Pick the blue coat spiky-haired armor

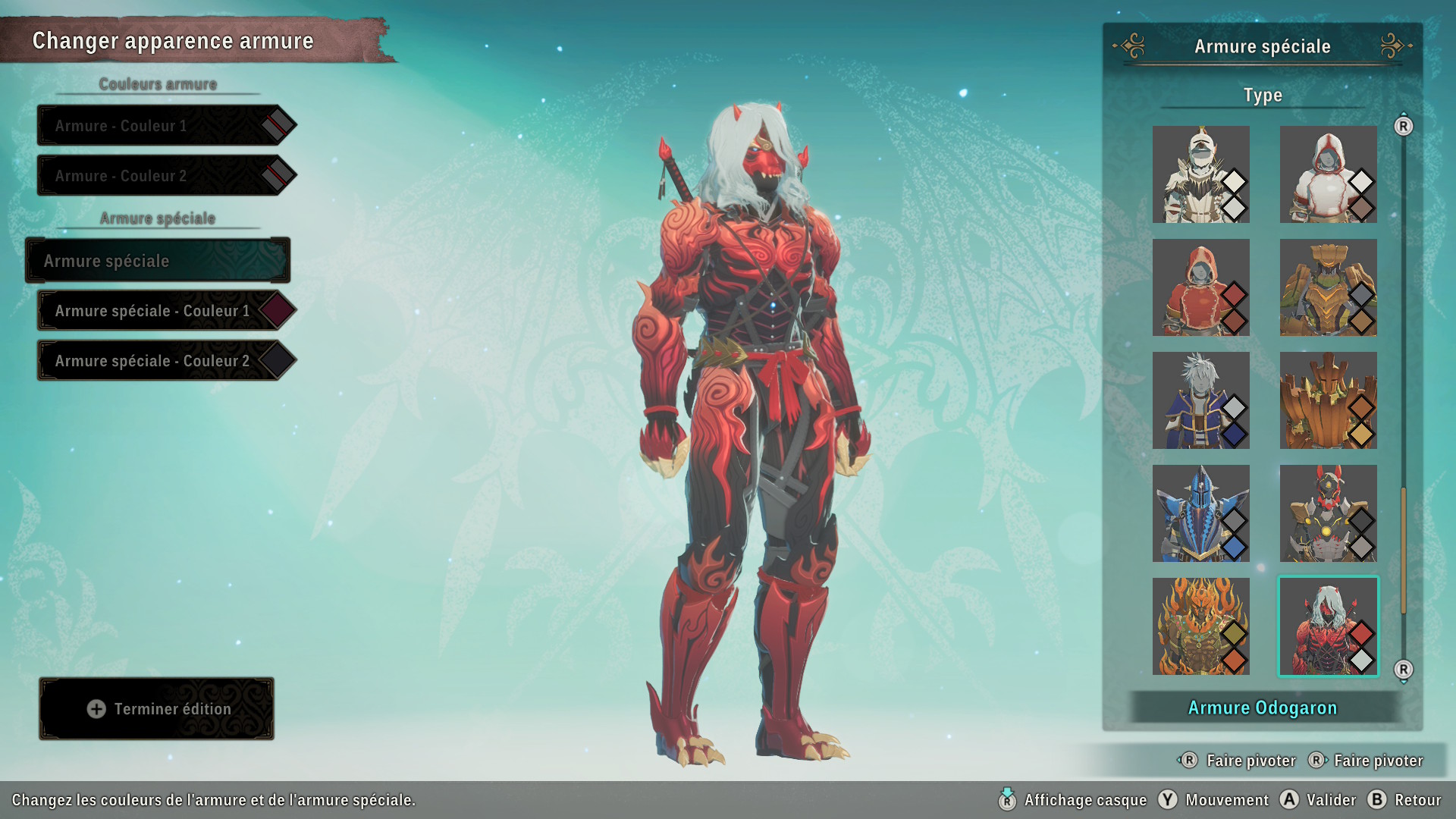tap(1200, 400)
